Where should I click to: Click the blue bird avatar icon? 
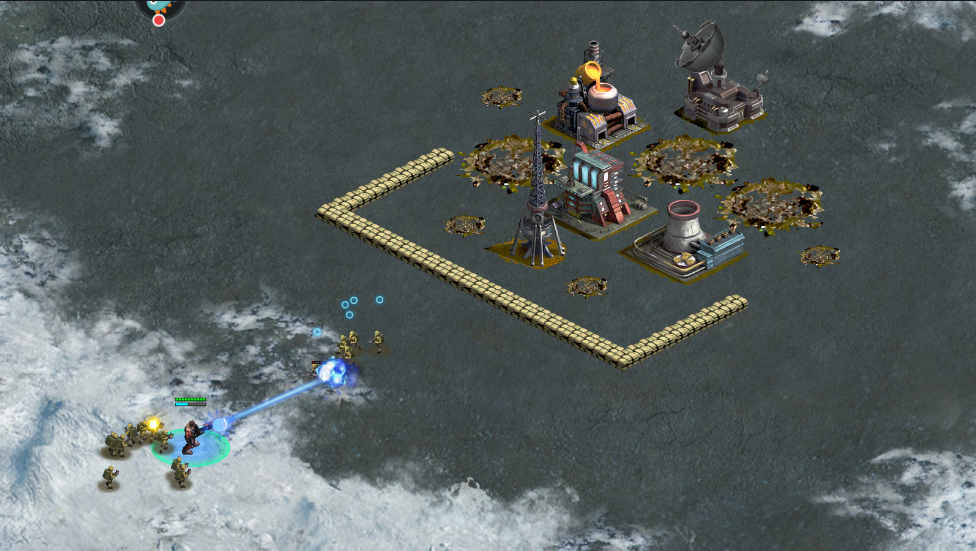pos(158,4)
